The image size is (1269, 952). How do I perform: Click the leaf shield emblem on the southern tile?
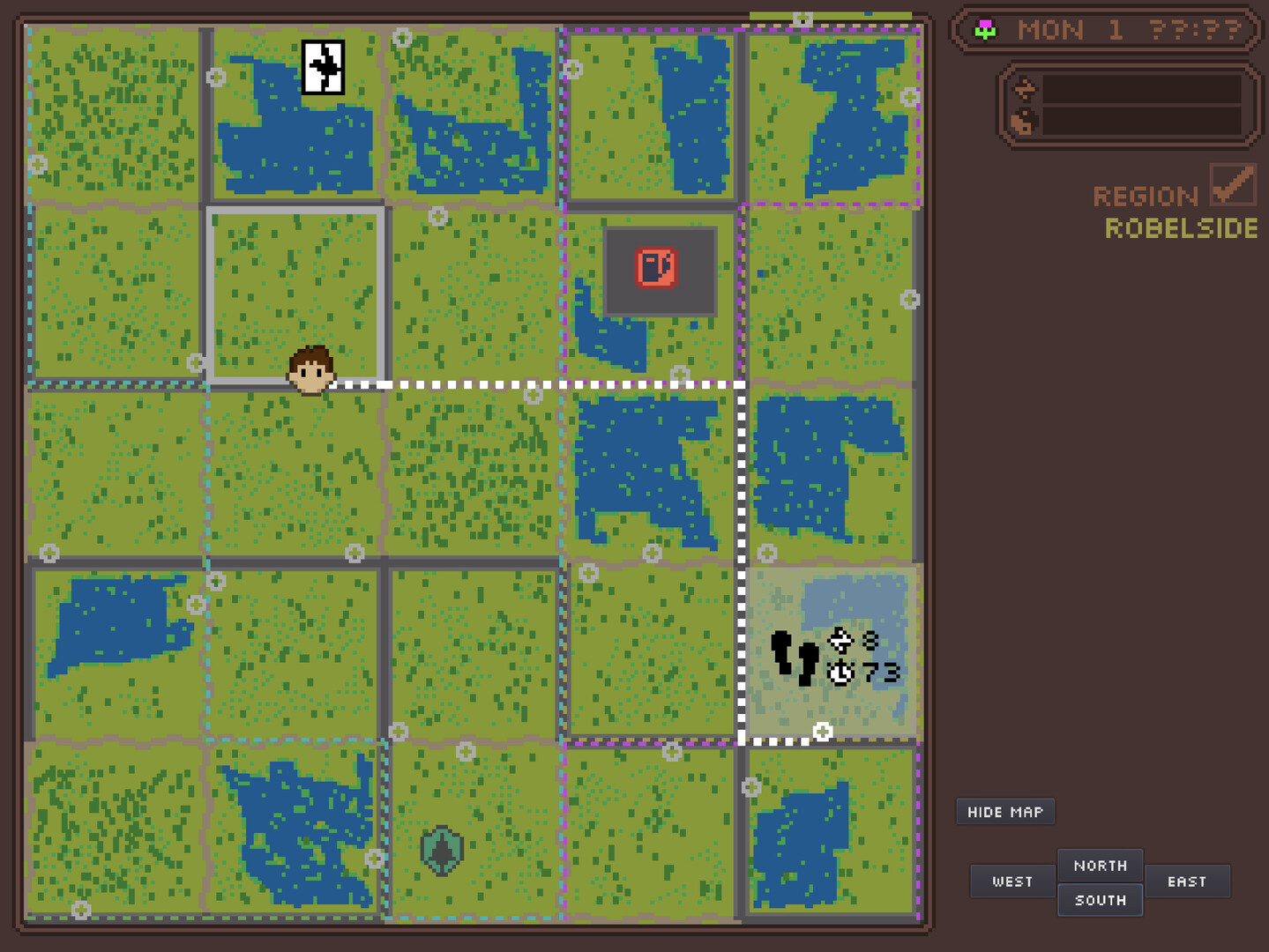[x=442, y=849]
